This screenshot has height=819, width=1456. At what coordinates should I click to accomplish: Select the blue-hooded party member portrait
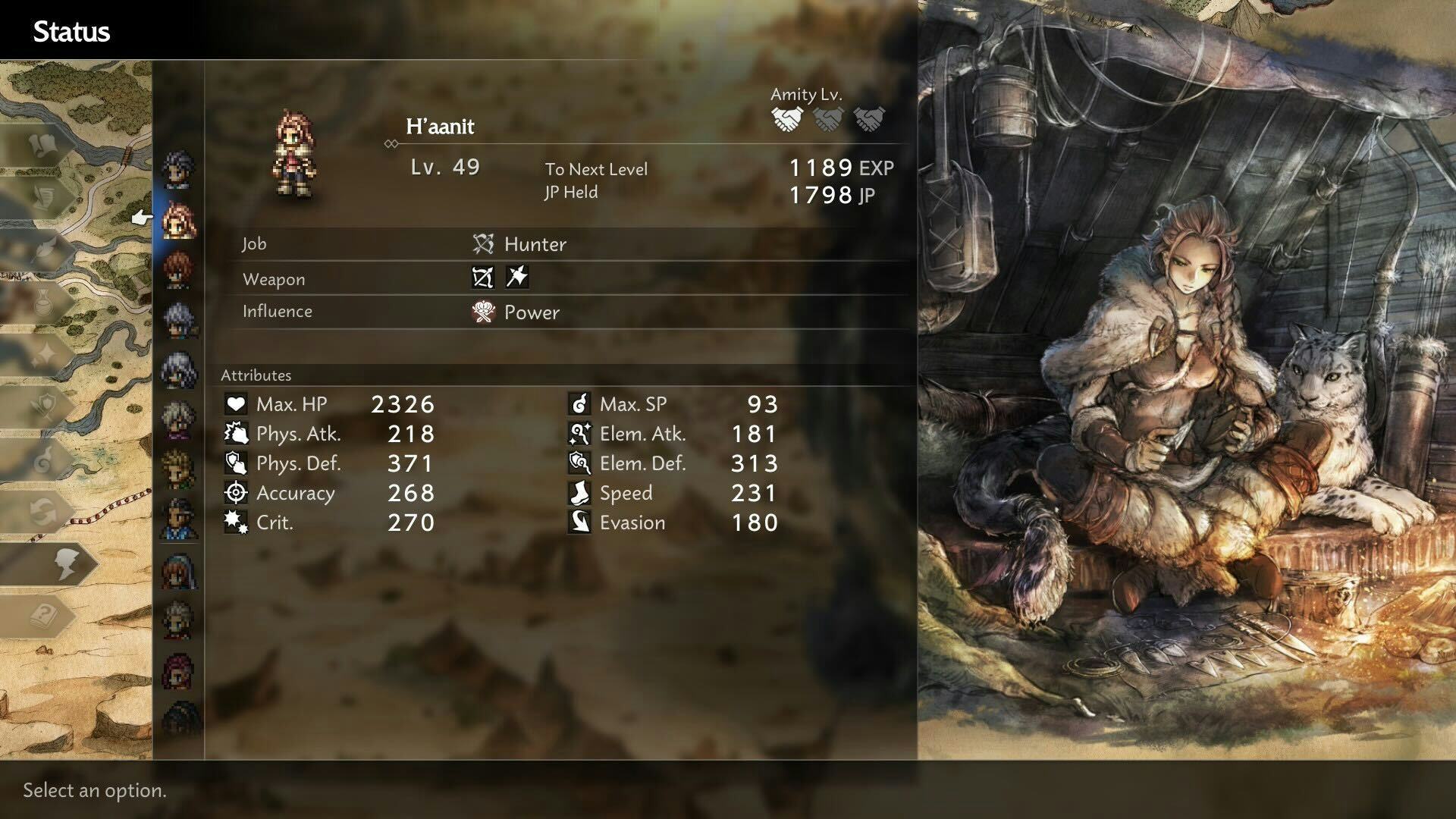pos(179,572)
